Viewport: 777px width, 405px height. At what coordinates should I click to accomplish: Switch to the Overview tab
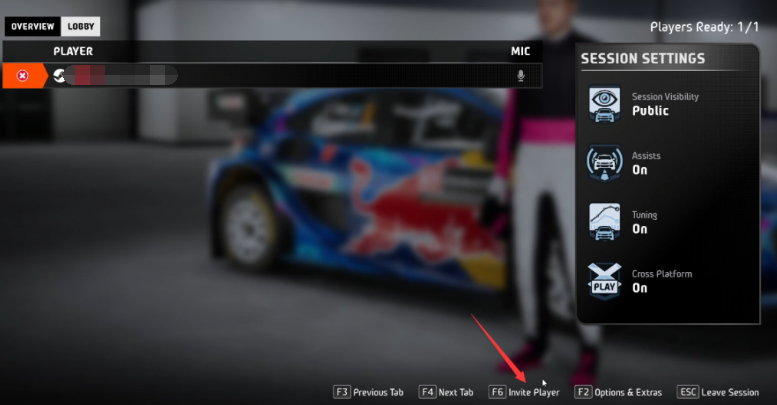[32, 27]
